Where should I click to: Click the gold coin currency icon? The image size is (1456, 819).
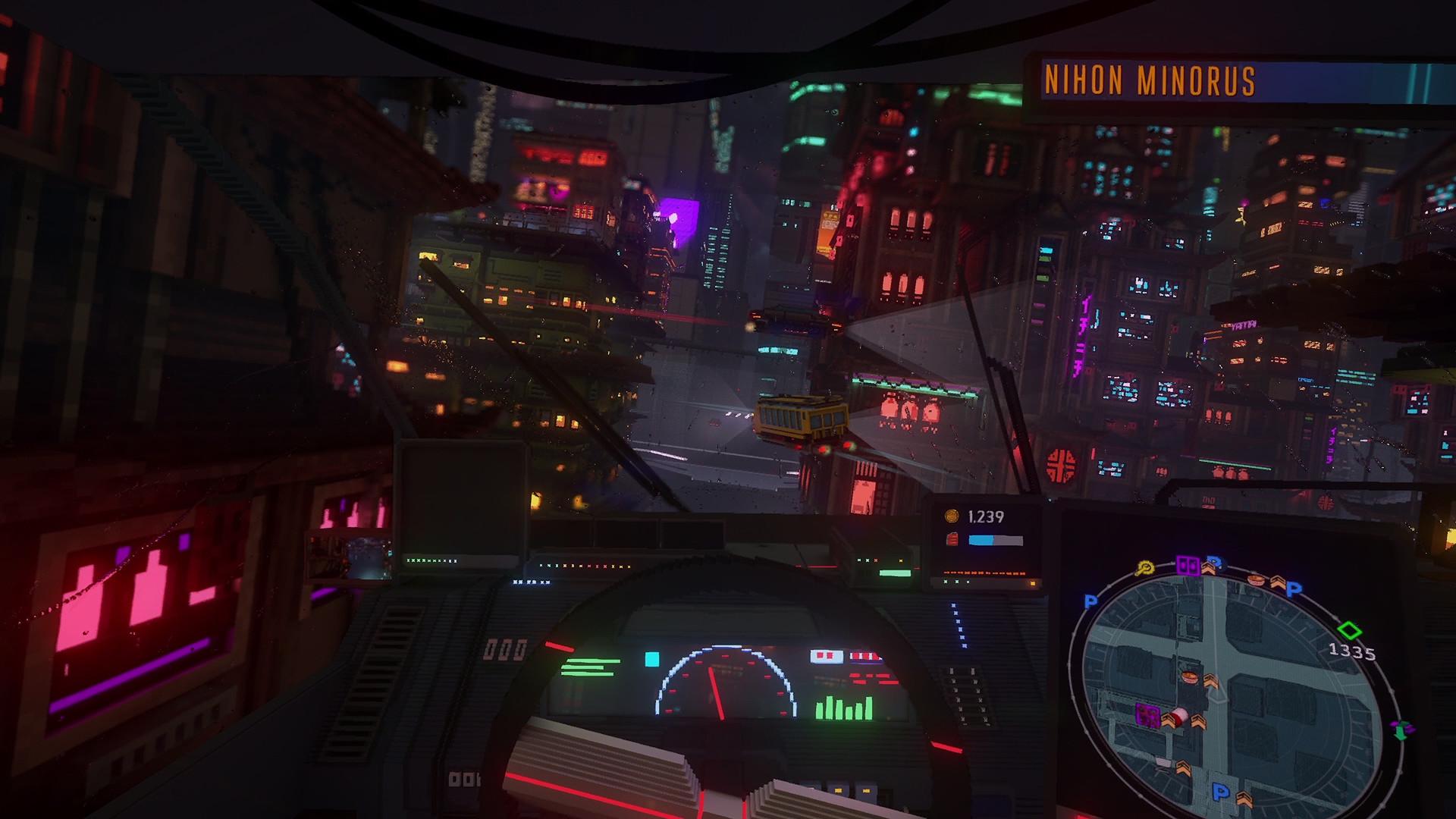tap(952, 516)
